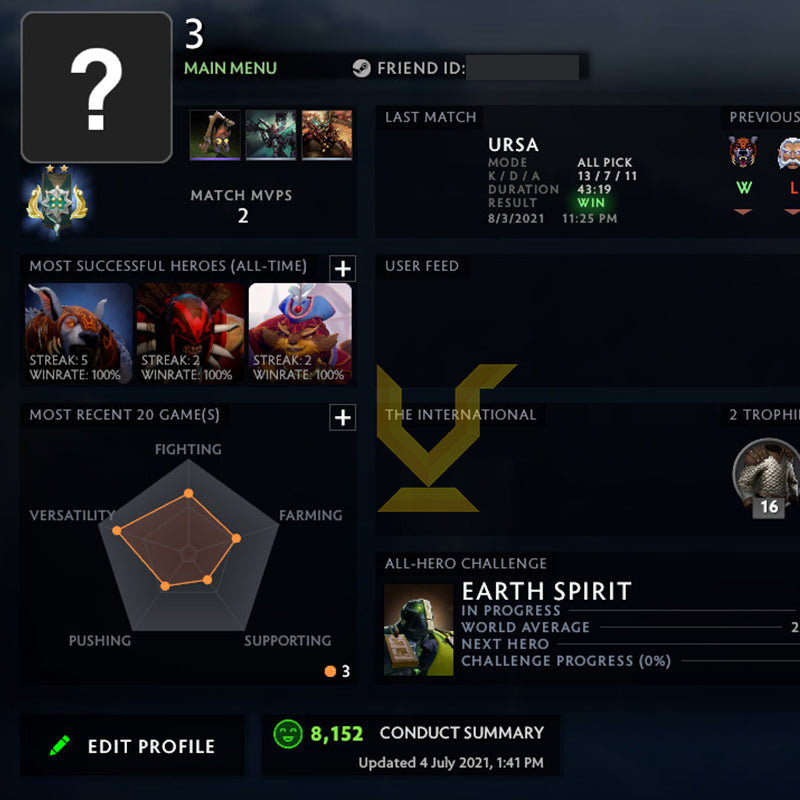Open the Edit Profile button
Viewport: 800px width, 800px height.
[132, 746]
